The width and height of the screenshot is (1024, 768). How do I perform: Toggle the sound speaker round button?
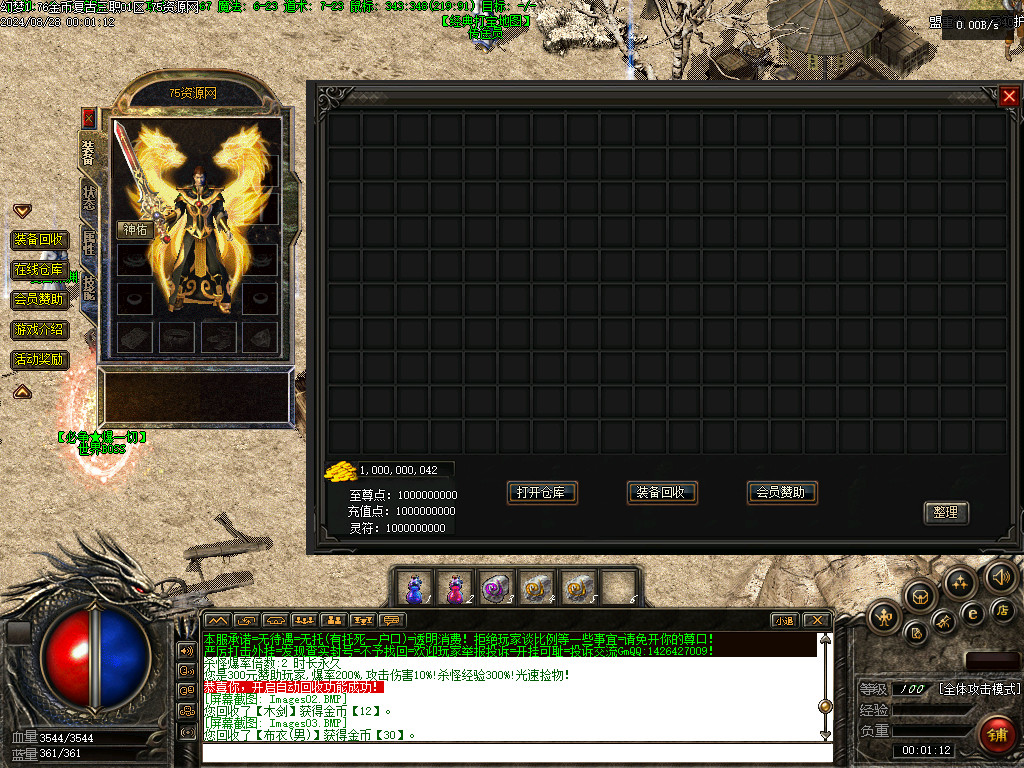pyautogui.click(x=1000, y=576)
